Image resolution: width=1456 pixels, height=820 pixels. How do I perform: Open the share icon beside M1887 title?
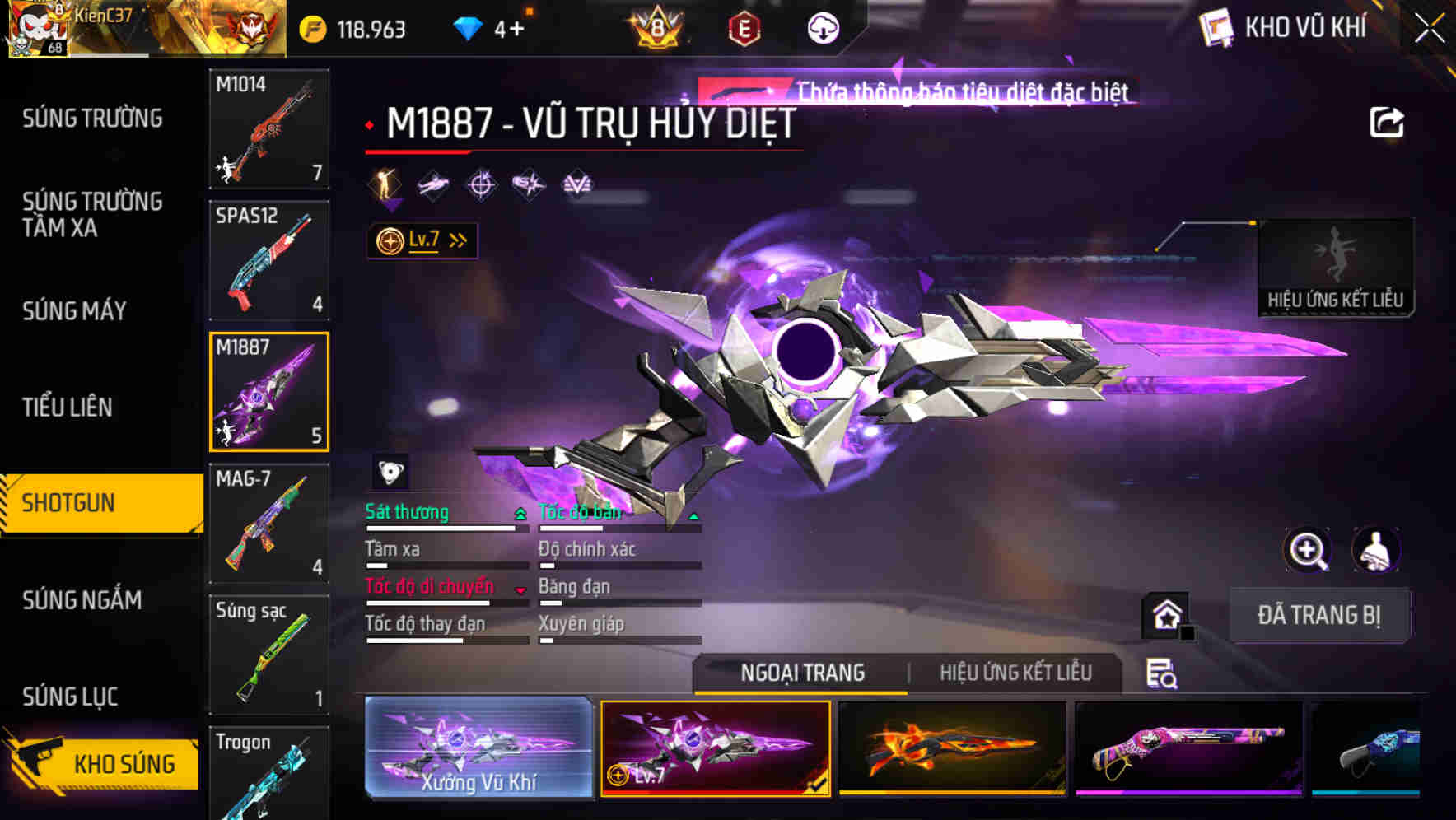(x=1388, y=121)
